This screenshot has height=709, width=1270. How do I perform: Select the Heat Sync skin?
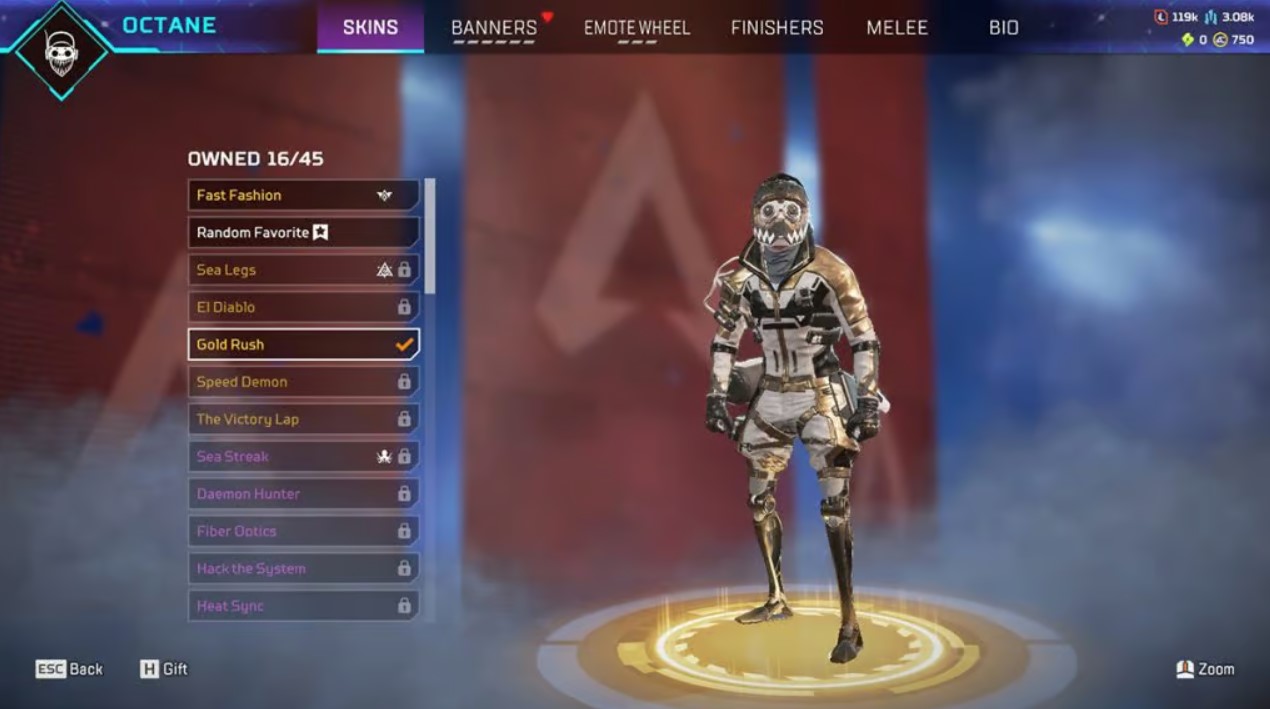click(x=303, y=605)
